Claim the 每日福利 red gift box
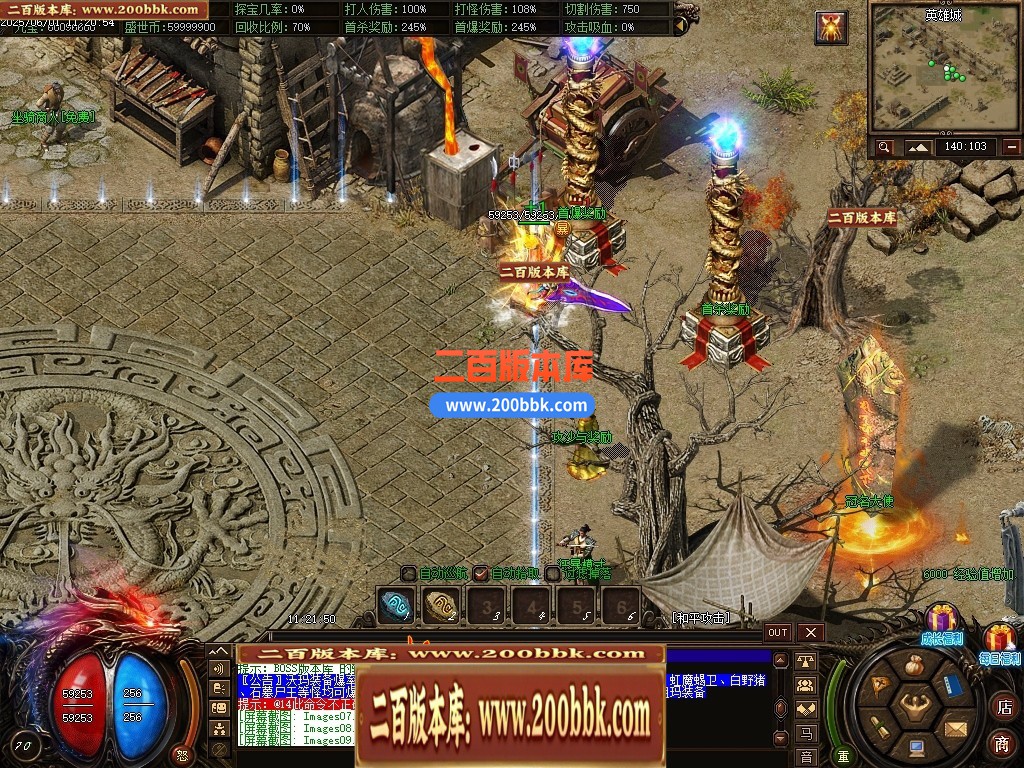1024x768 pixels. tap(998, 640)
